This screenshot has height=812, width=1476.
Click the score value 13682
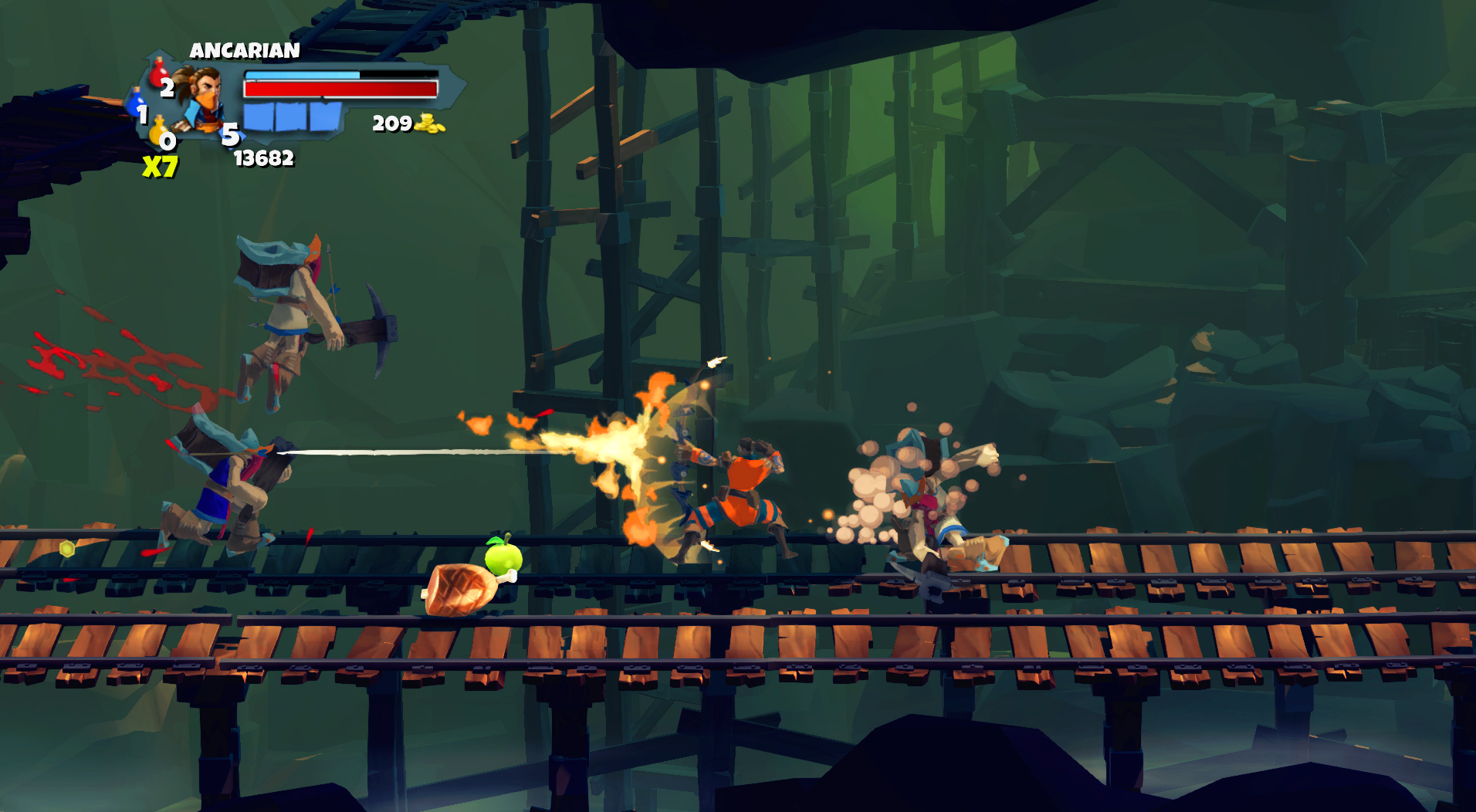(264, 158)
